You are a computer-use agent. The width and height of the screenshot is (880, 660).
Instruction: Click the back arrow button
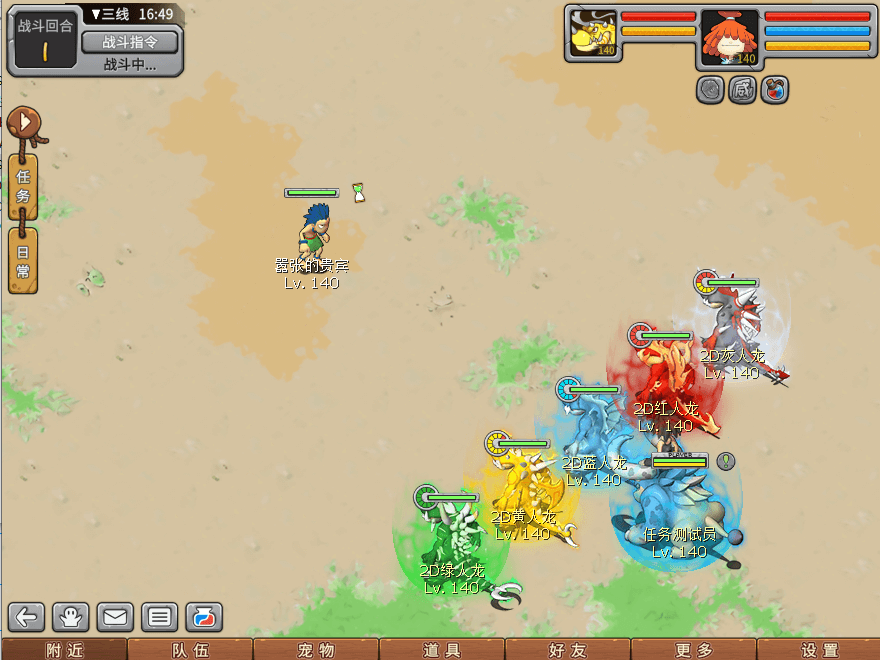[x=27, y=616]
